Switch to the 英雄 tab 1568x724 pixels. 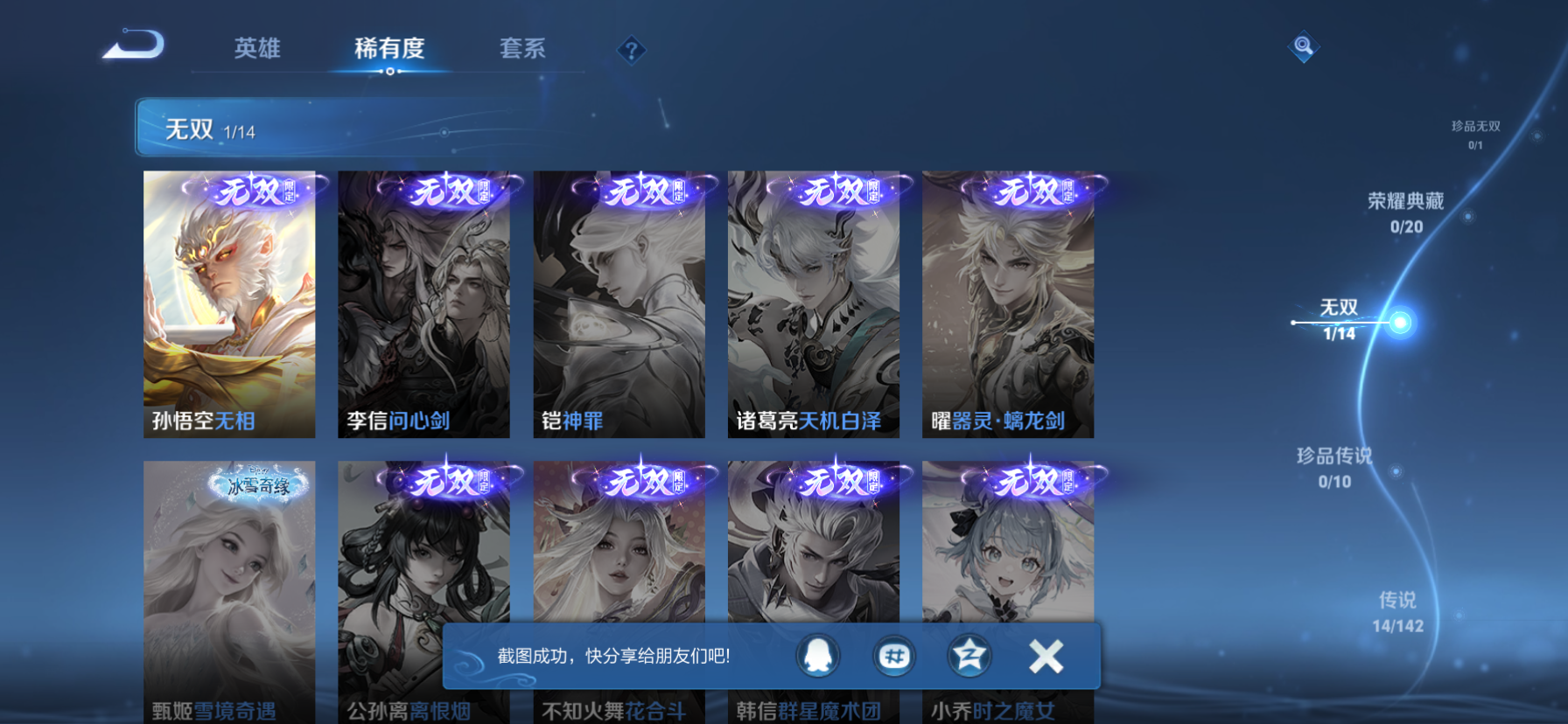point(256,51)
